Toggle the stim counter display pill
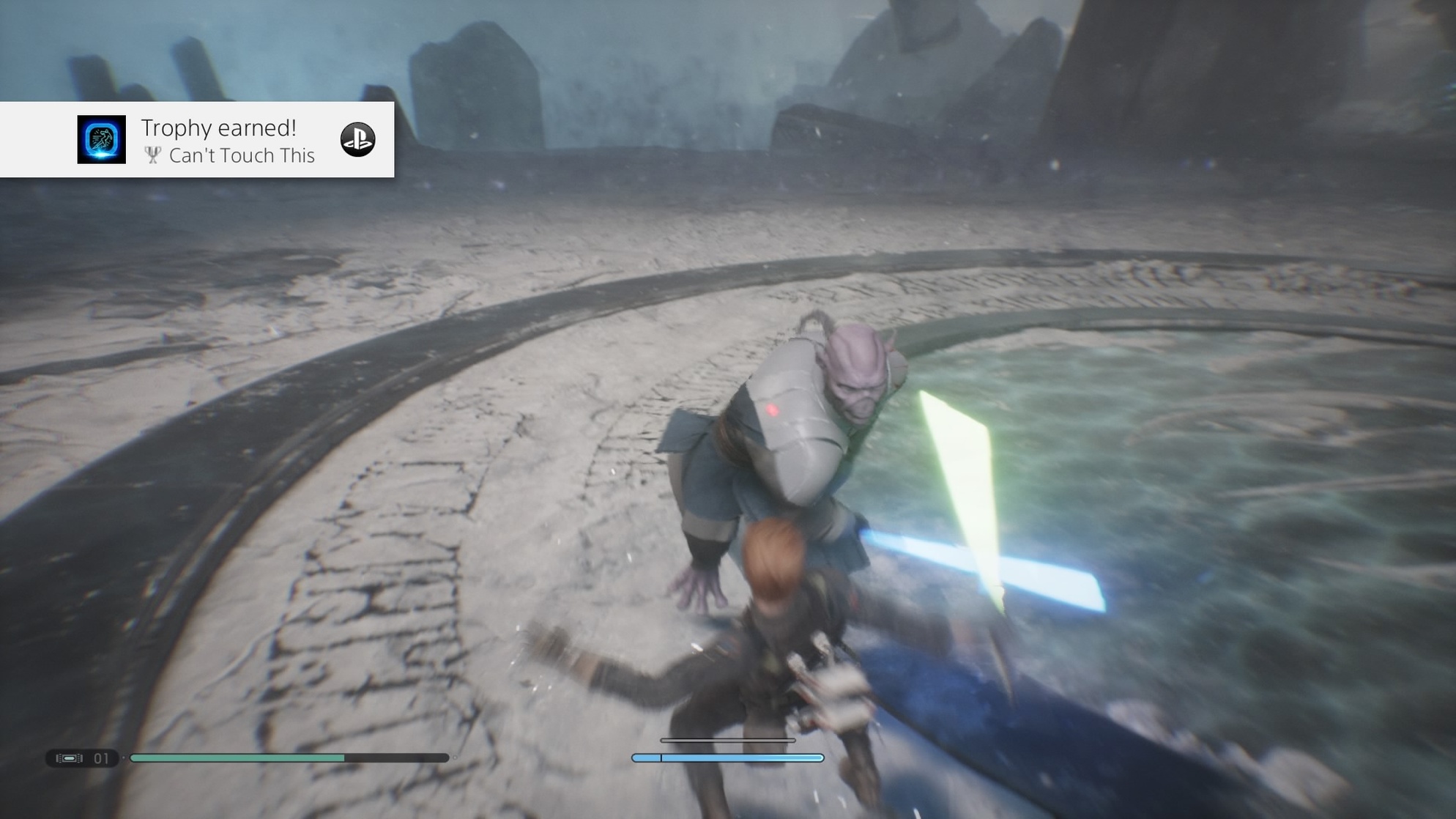This screenshot has width=1456, height=819. tap(81, 758)
